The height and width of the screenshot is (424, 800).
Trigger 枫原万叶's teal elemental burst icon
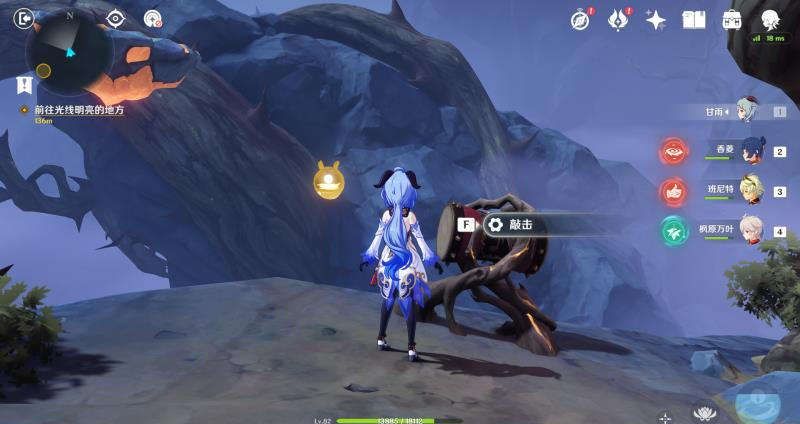pos(674,231)
